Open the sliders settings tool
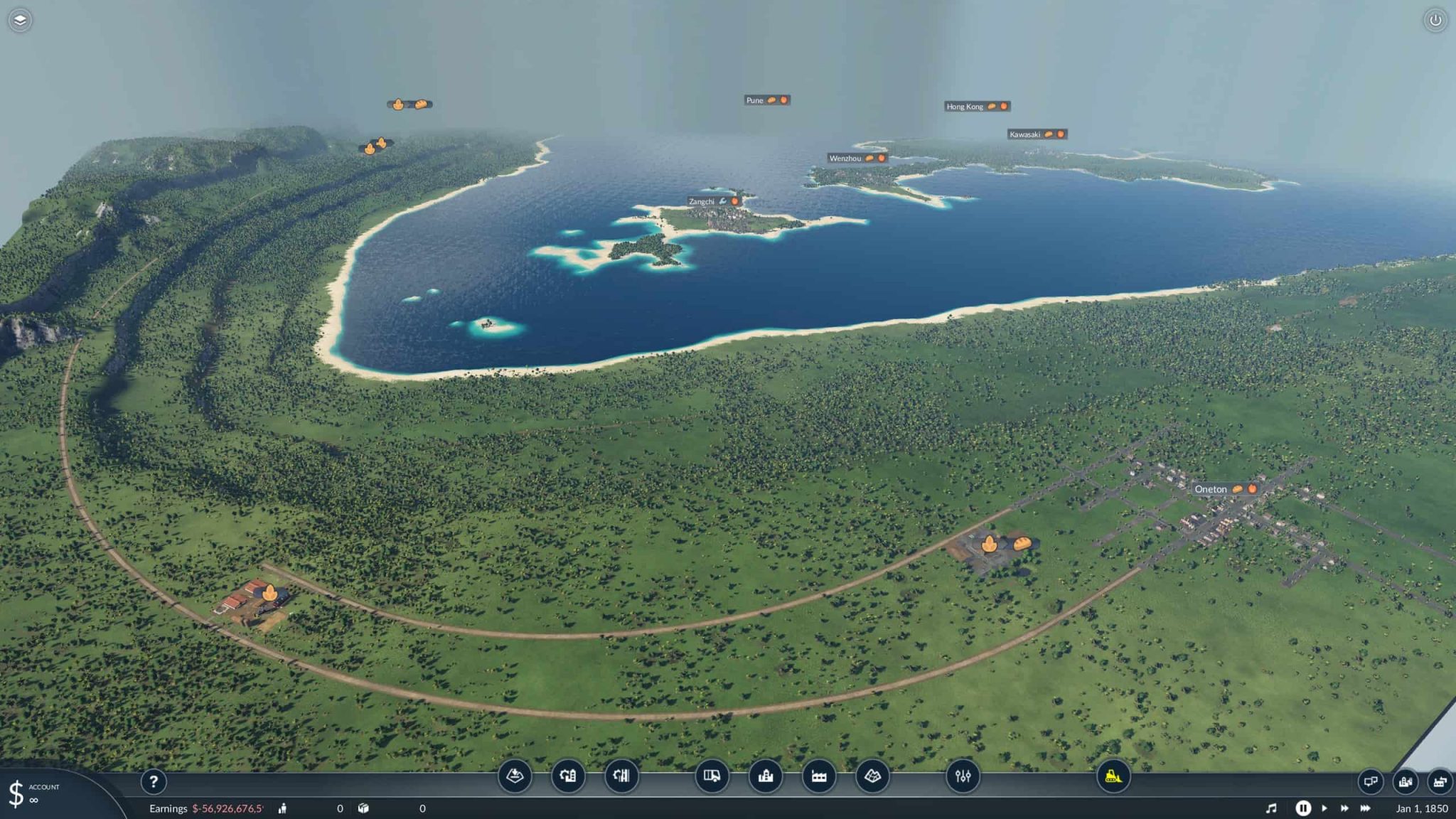The height and width of the screenshot is (819, 1456). [963, 776]
